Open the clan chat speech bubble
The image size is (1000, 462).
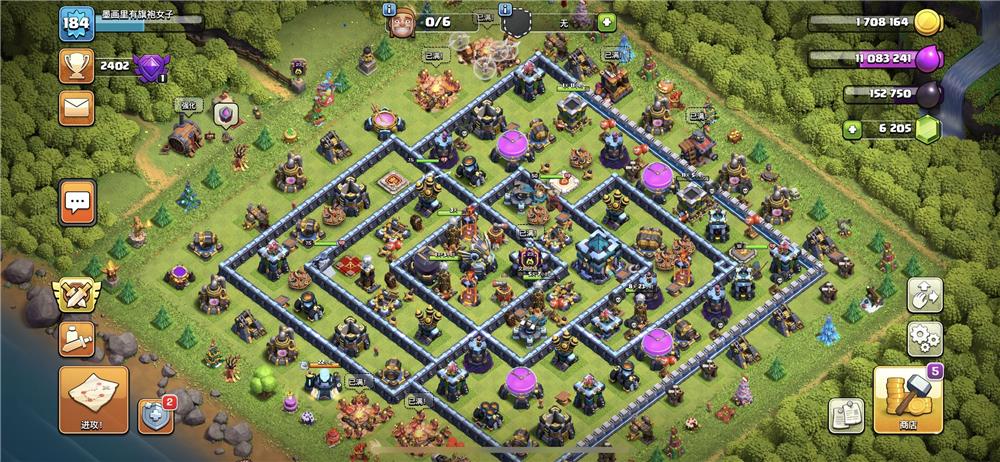77,203
